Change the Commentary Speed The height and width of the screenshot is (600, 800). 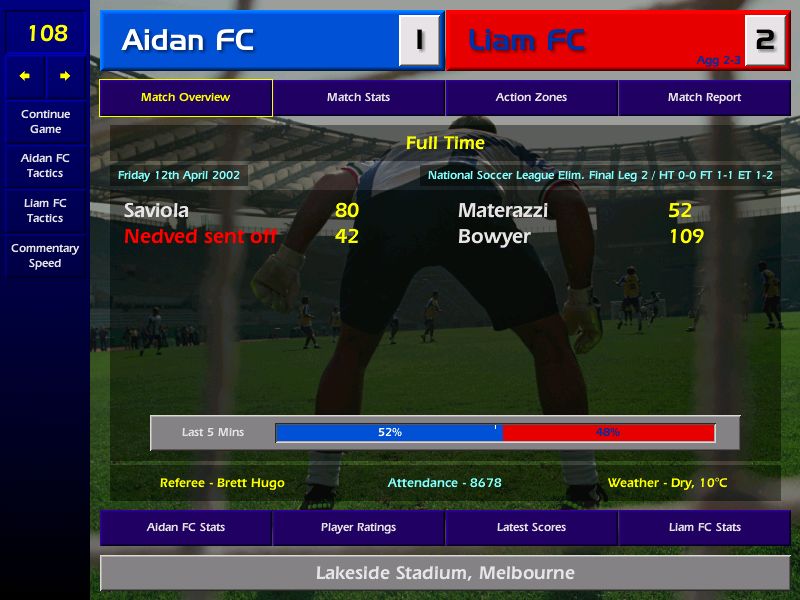pyautogui.click(x=45, y=255)
